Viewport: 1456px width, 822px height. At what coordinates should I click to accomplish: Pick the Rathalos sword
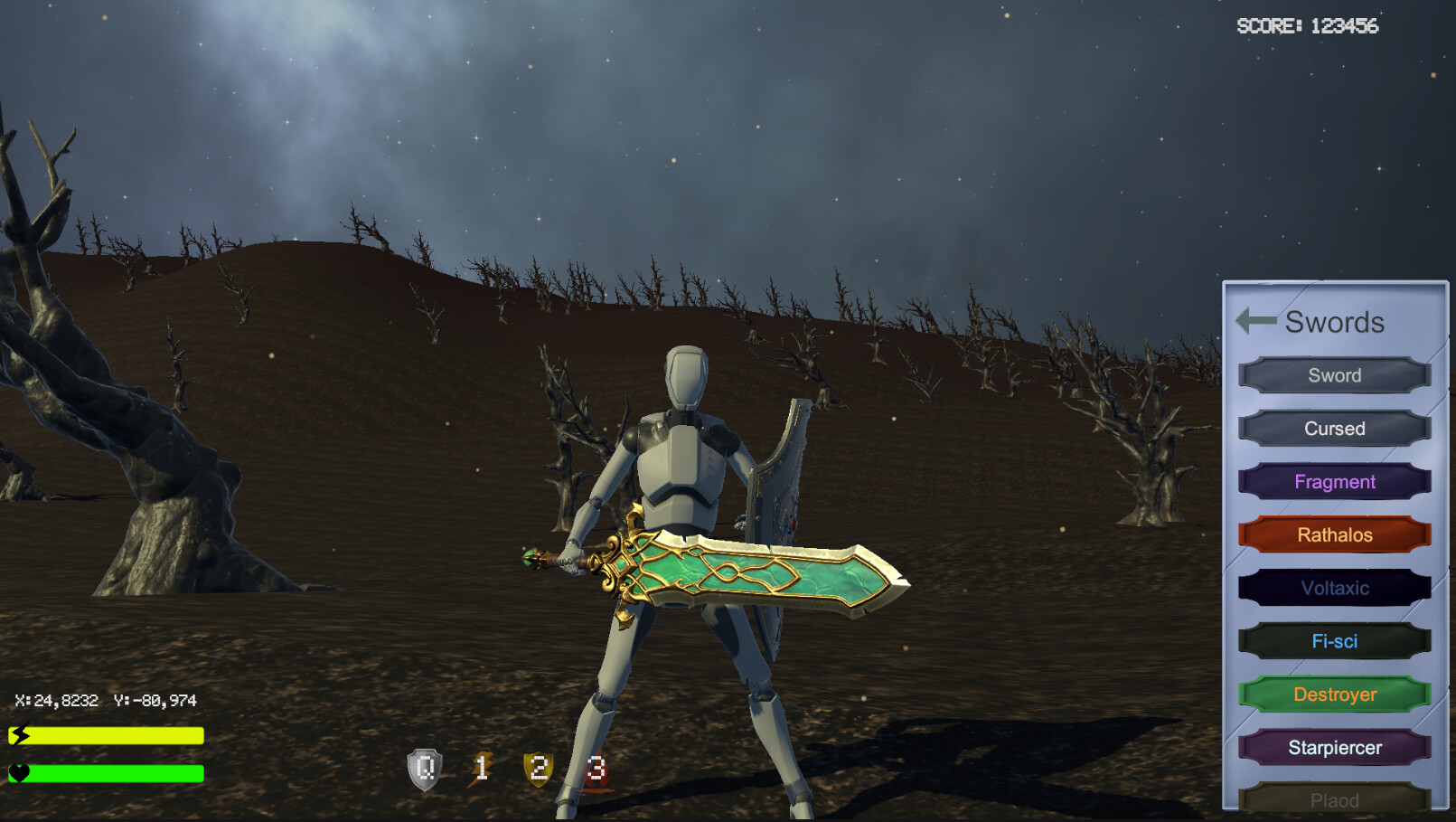[x=1334, y=534]
